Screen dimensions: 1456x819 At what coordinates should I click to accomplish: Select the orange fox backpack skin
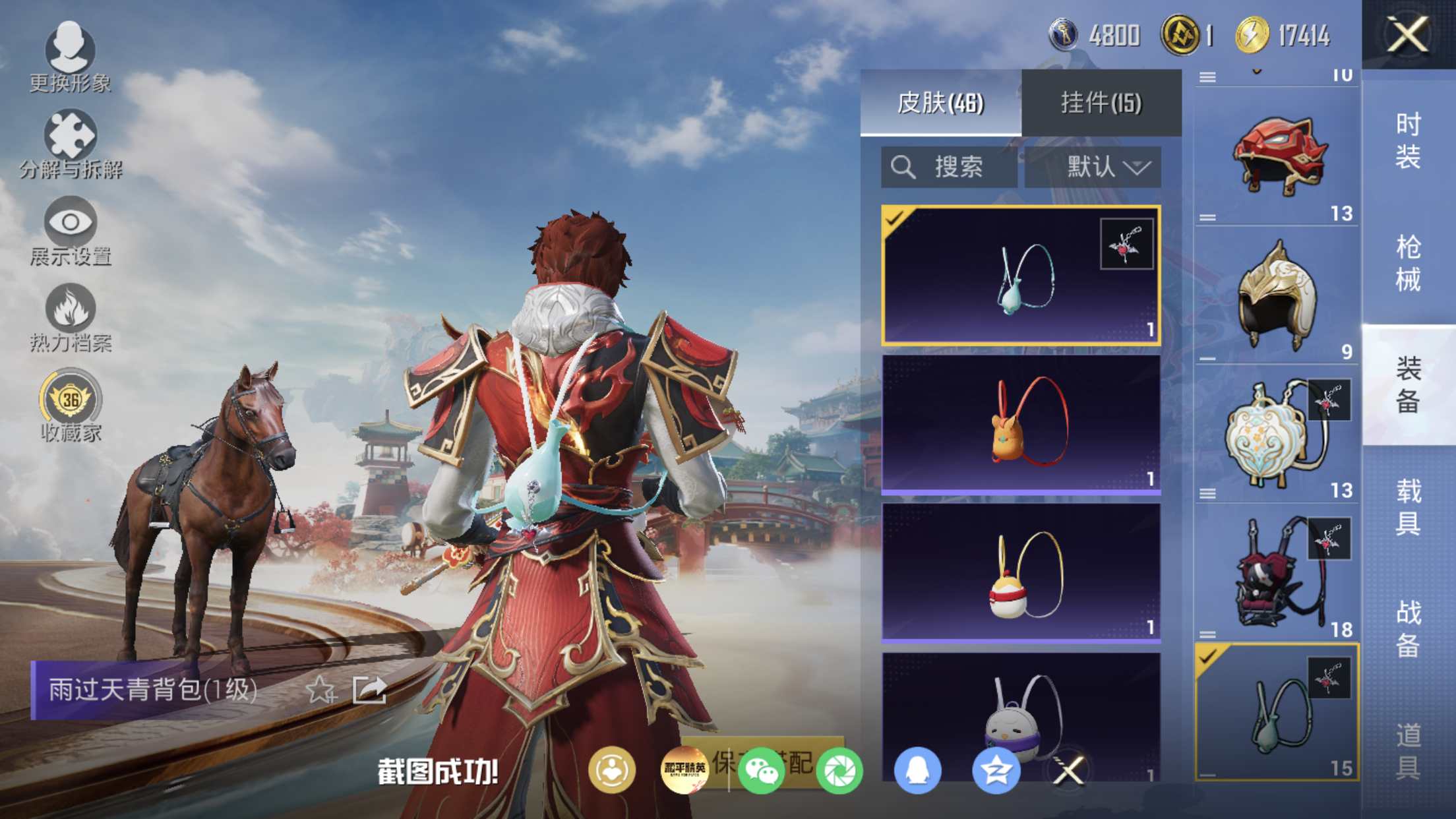tap(1021, 423)
